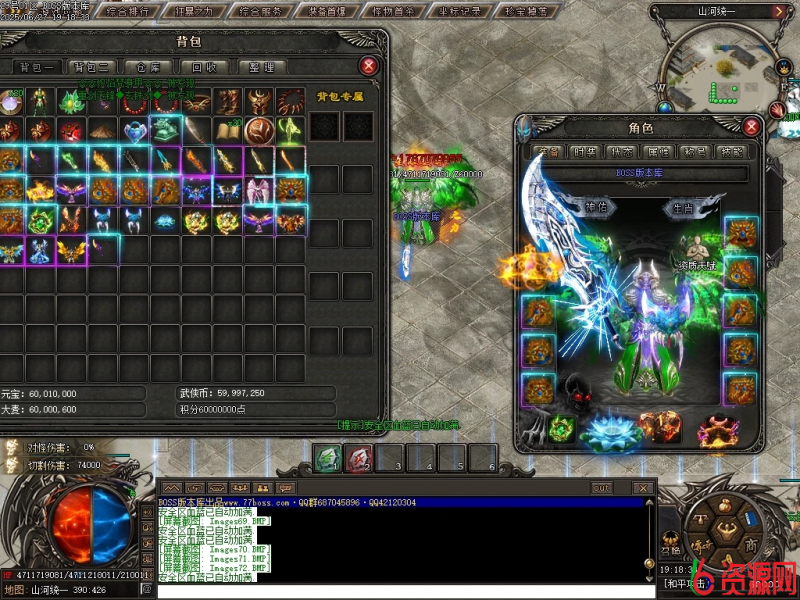The width and height of the screenshot is (800, 600).
Task: Show the 属性 attributes tab
Action: tap(658, 152)
